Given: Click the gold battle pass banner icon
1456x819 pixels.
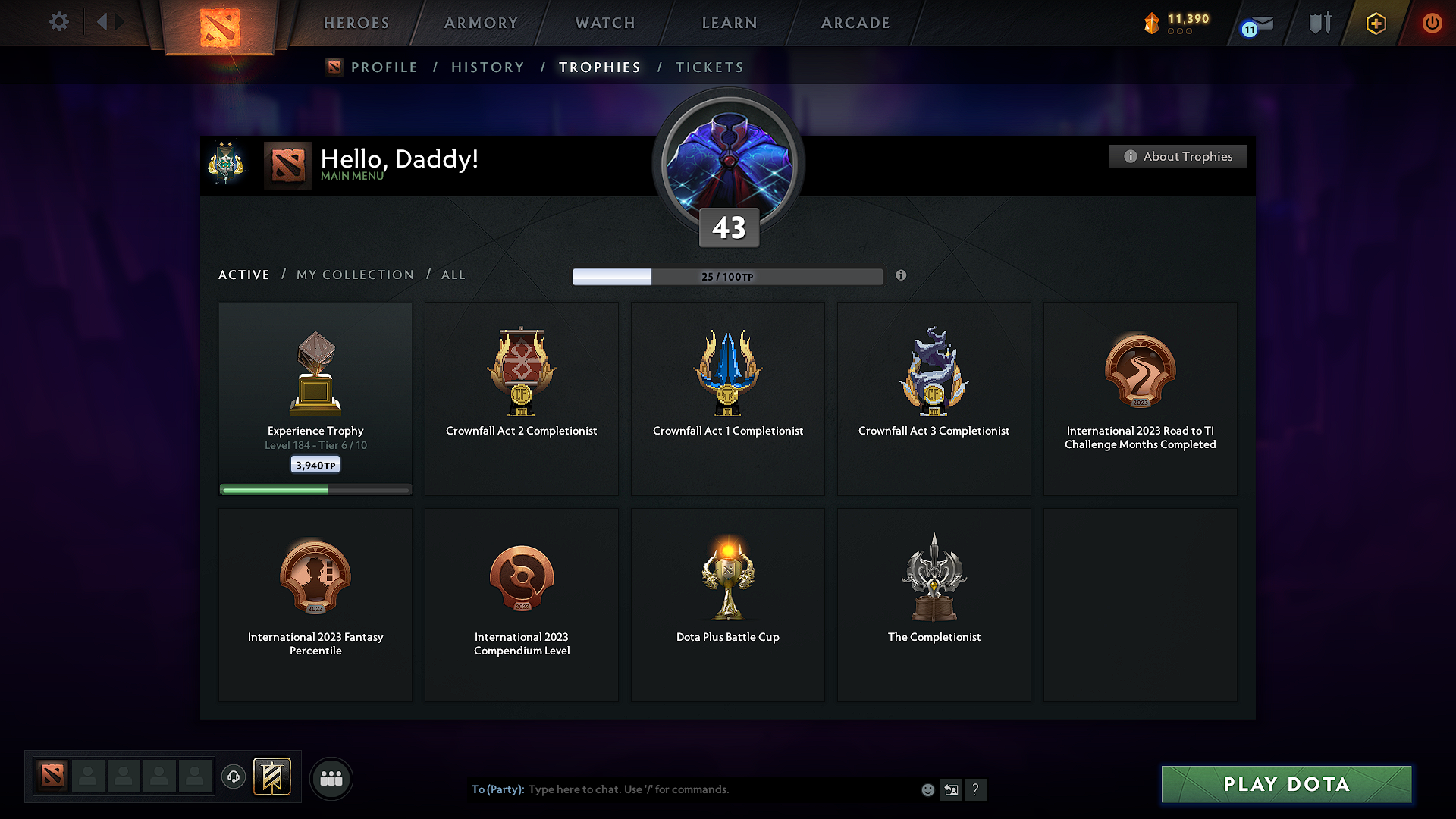Looking at the screenshot, I should [x=272, y=777].
